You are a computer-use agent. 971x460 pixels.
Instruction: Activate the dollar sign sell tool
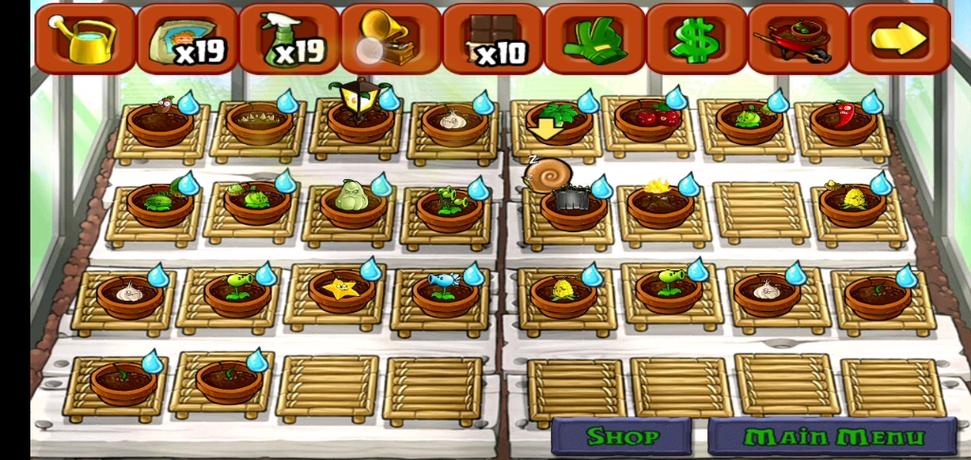pos(696,39)
